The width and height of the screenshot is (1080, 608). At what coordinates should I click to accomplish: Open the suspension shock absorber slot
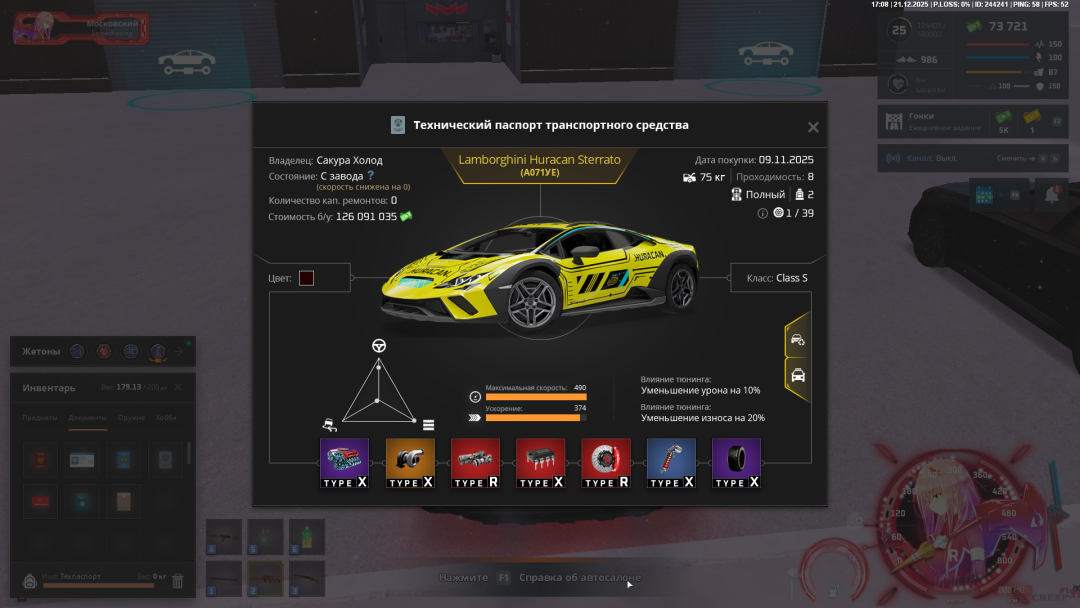671,463
